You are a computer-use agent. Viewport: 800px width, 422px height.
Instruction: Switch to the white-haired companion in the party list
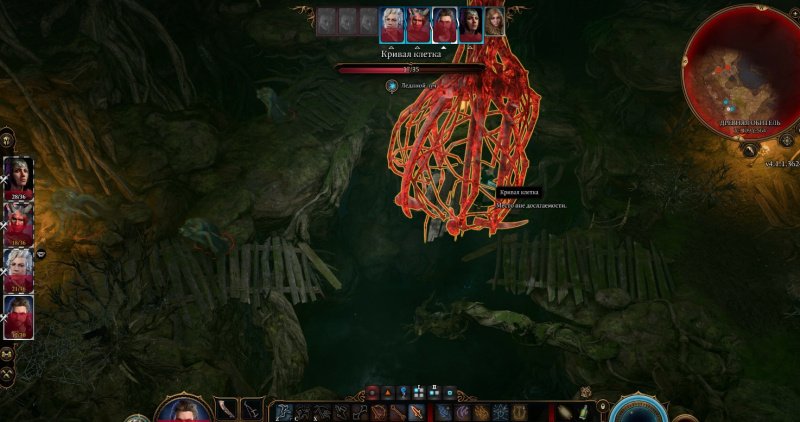19,266
